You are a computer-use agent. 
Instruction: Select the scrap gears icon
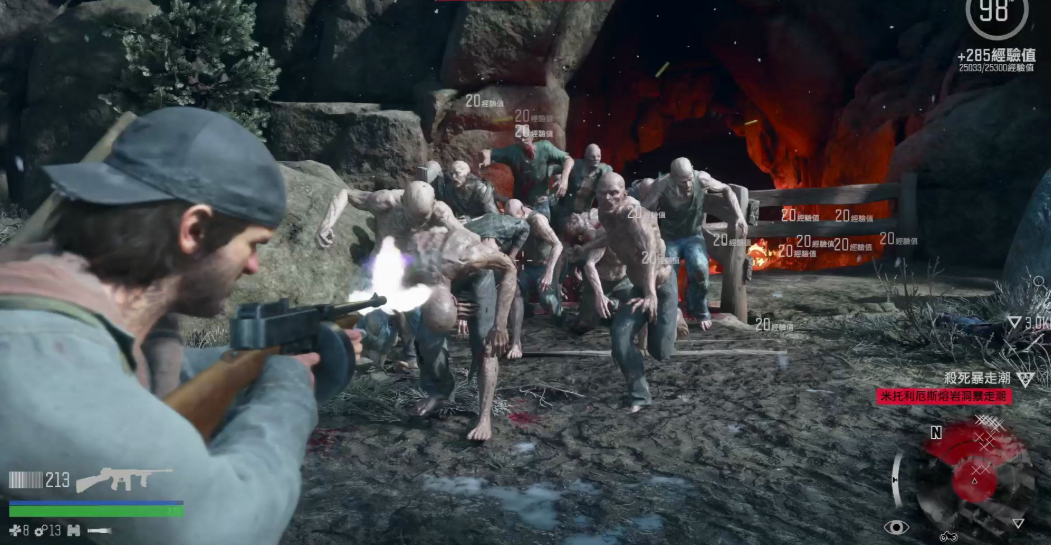click(40, 530)
